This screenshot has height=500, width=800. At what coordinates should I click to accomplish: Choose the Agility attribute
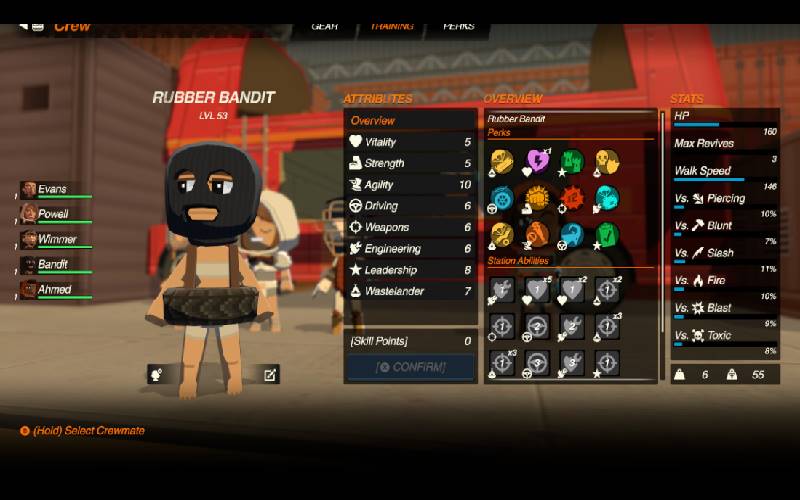point(410,185)
